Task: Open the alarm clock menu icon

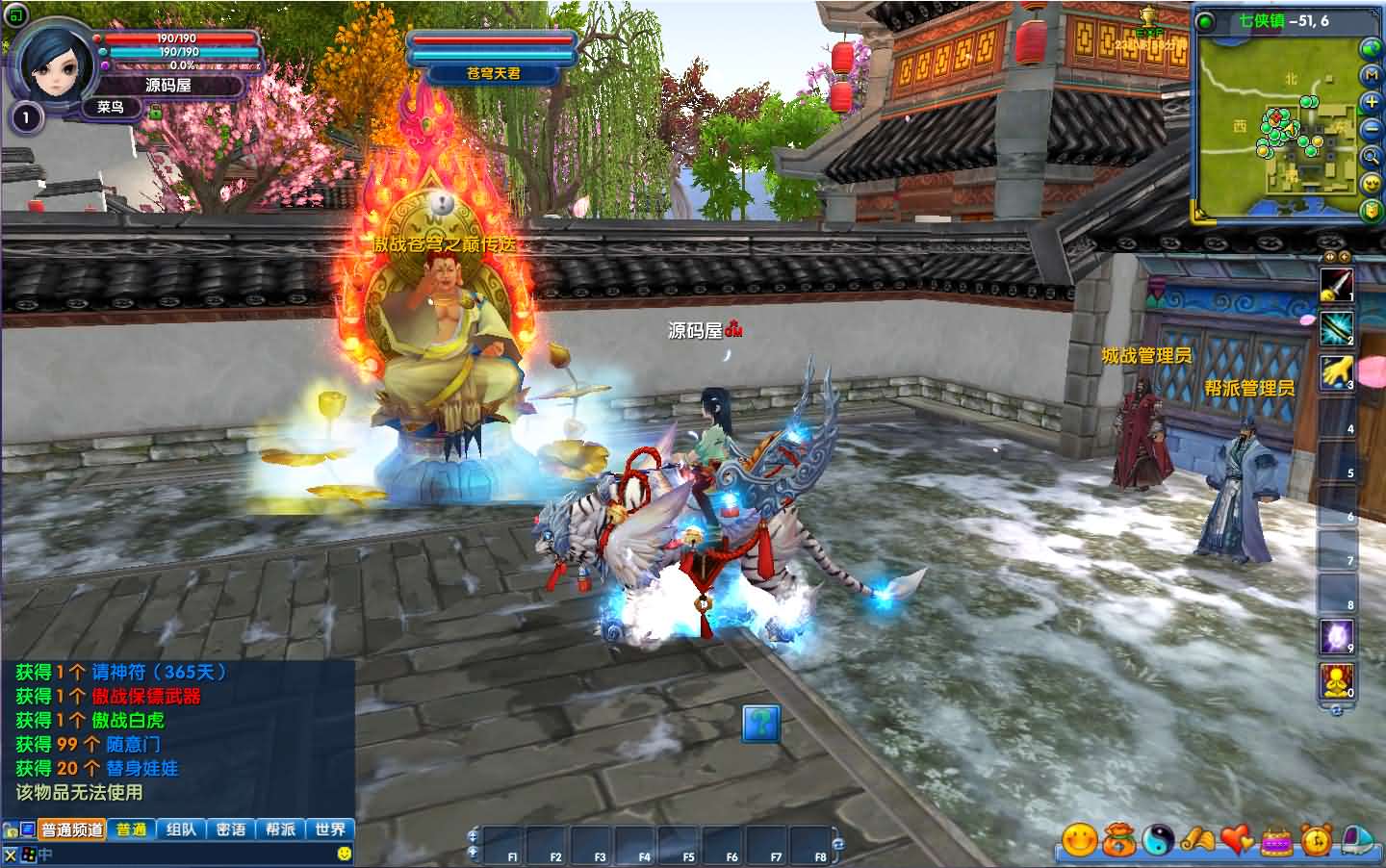Action: coord(1315,840)
